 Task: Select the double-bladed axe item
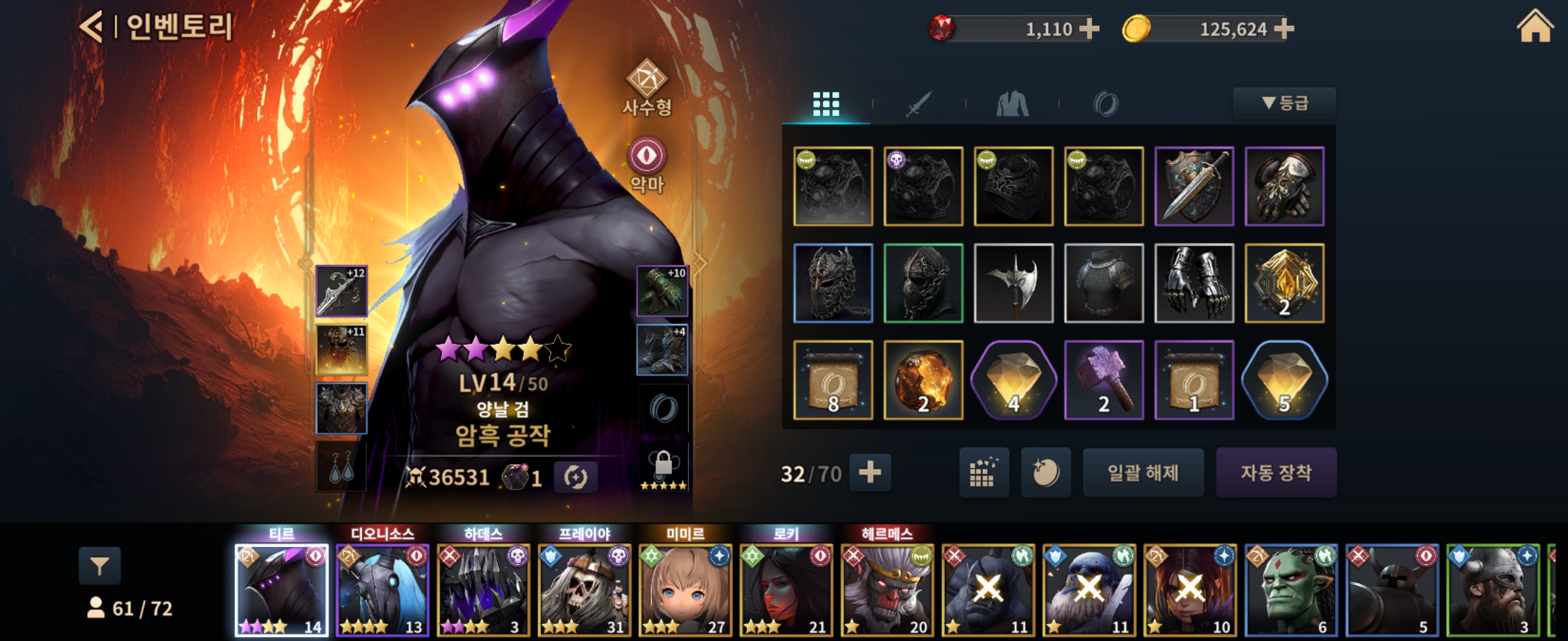click(x=1013, y=283)
